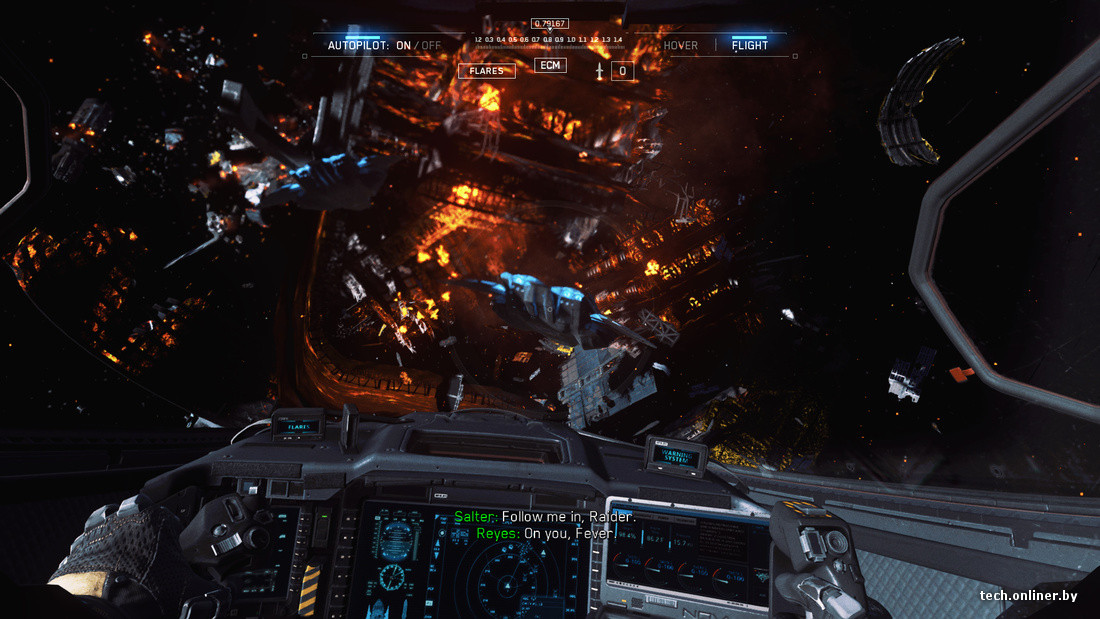Switch to HOVER mode
Screen dimensions: 1100x619
(x=681, y=45)
